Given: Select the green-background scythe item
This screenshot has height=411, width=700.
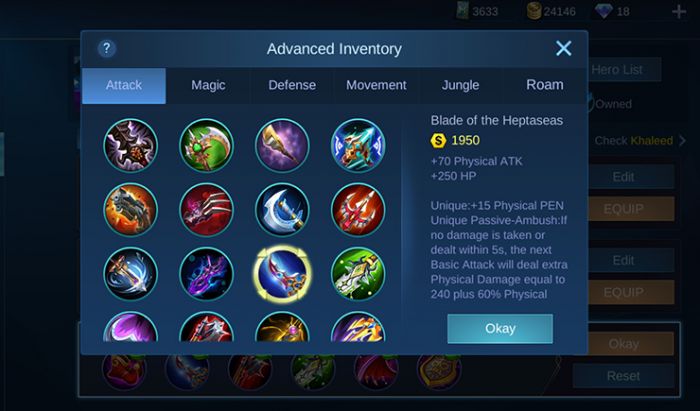Looking at the screenshot, I should click(x=206, y=146).
